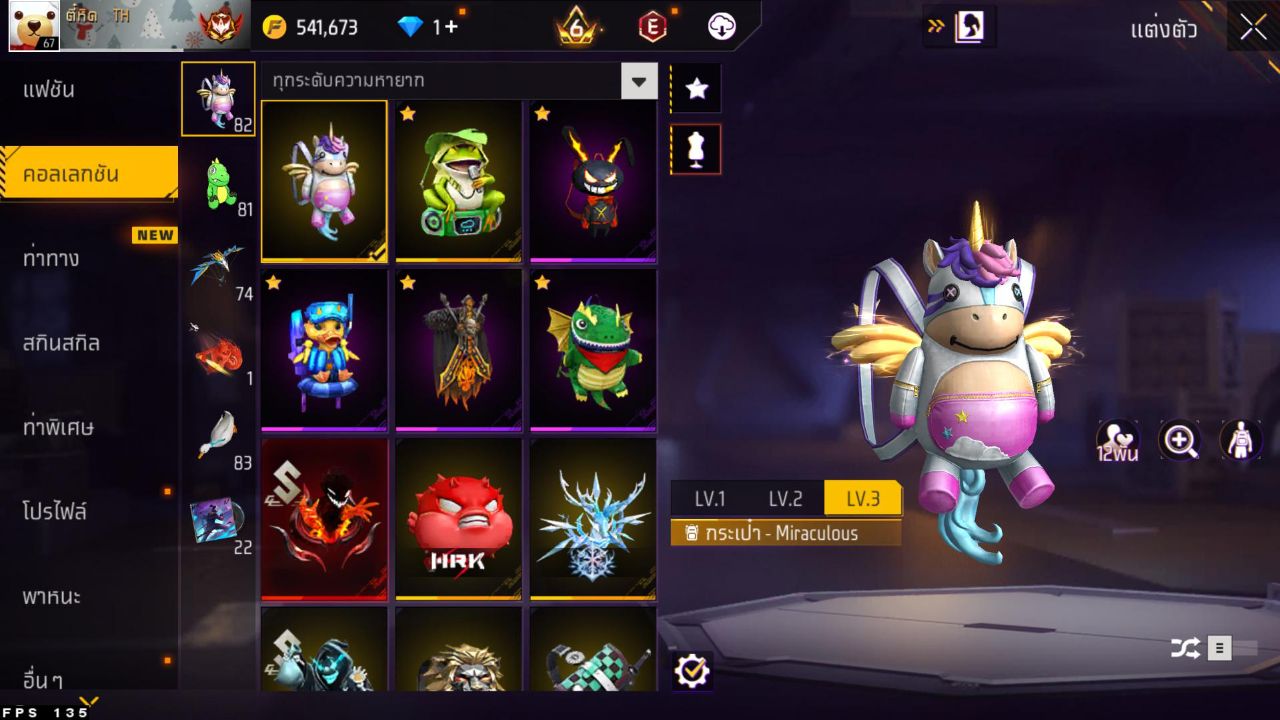This screenshot has height=720, width=1280.
Task: Open the โปรไฟล์ profile category
Action: pyautogui.click(x=55, y=512)
